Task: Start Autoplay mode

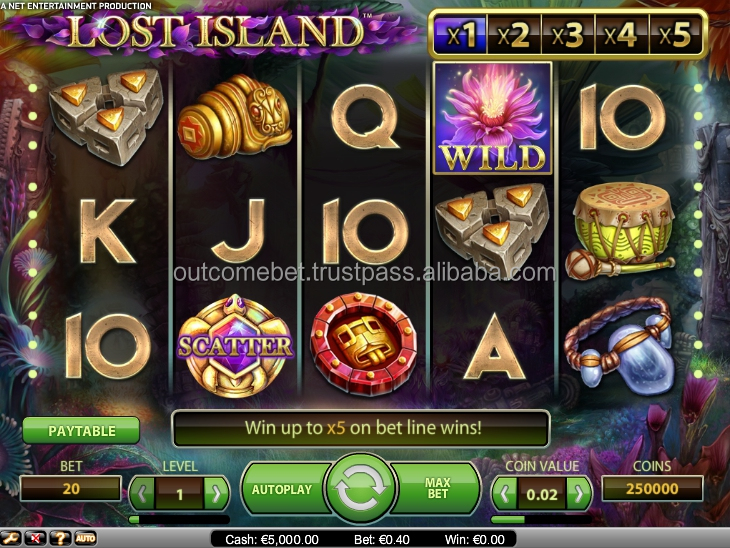Action: (x=282, y=489)
